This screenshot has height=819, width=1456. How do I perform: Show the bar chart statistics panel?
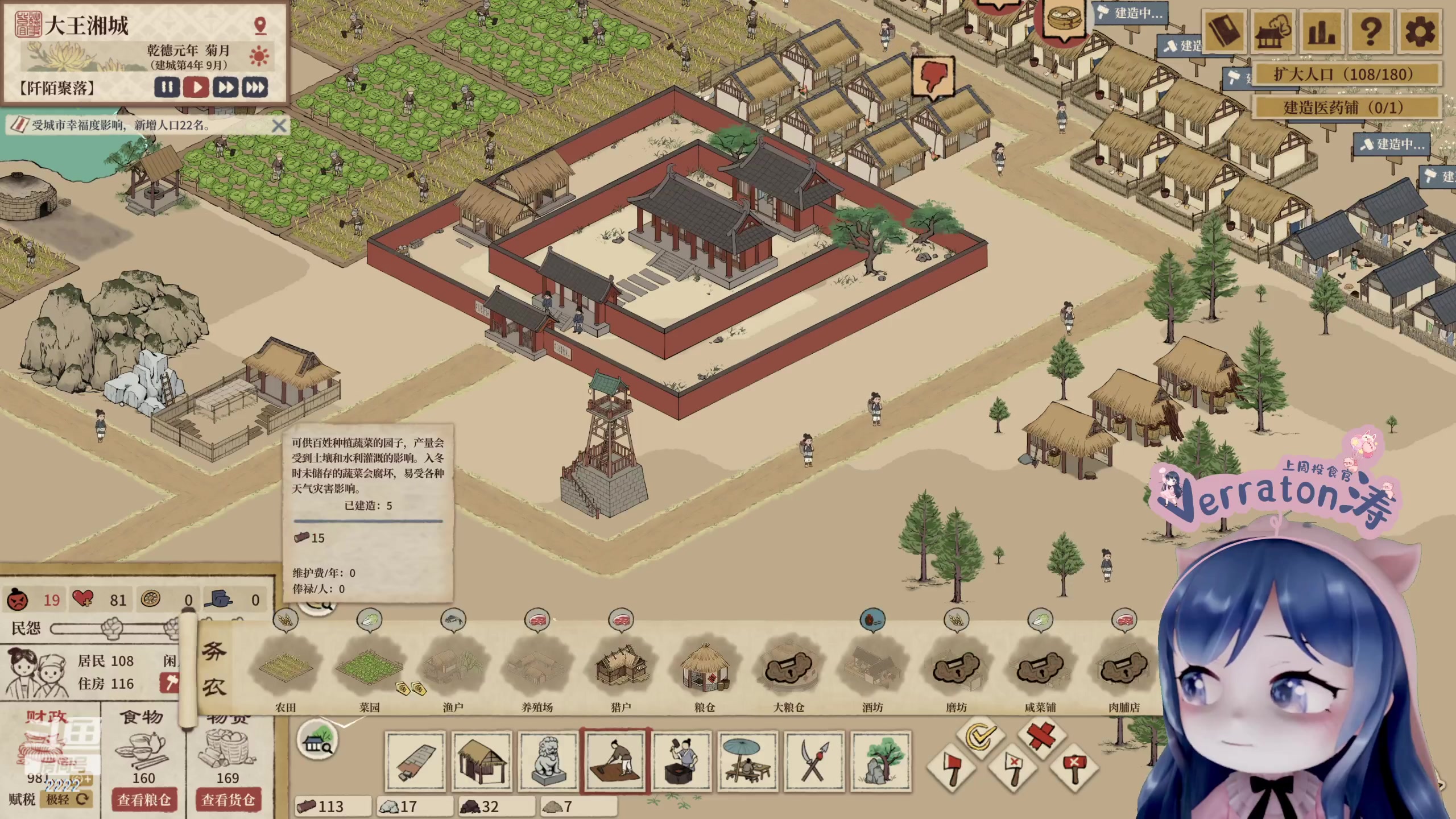pos(1322,32)
